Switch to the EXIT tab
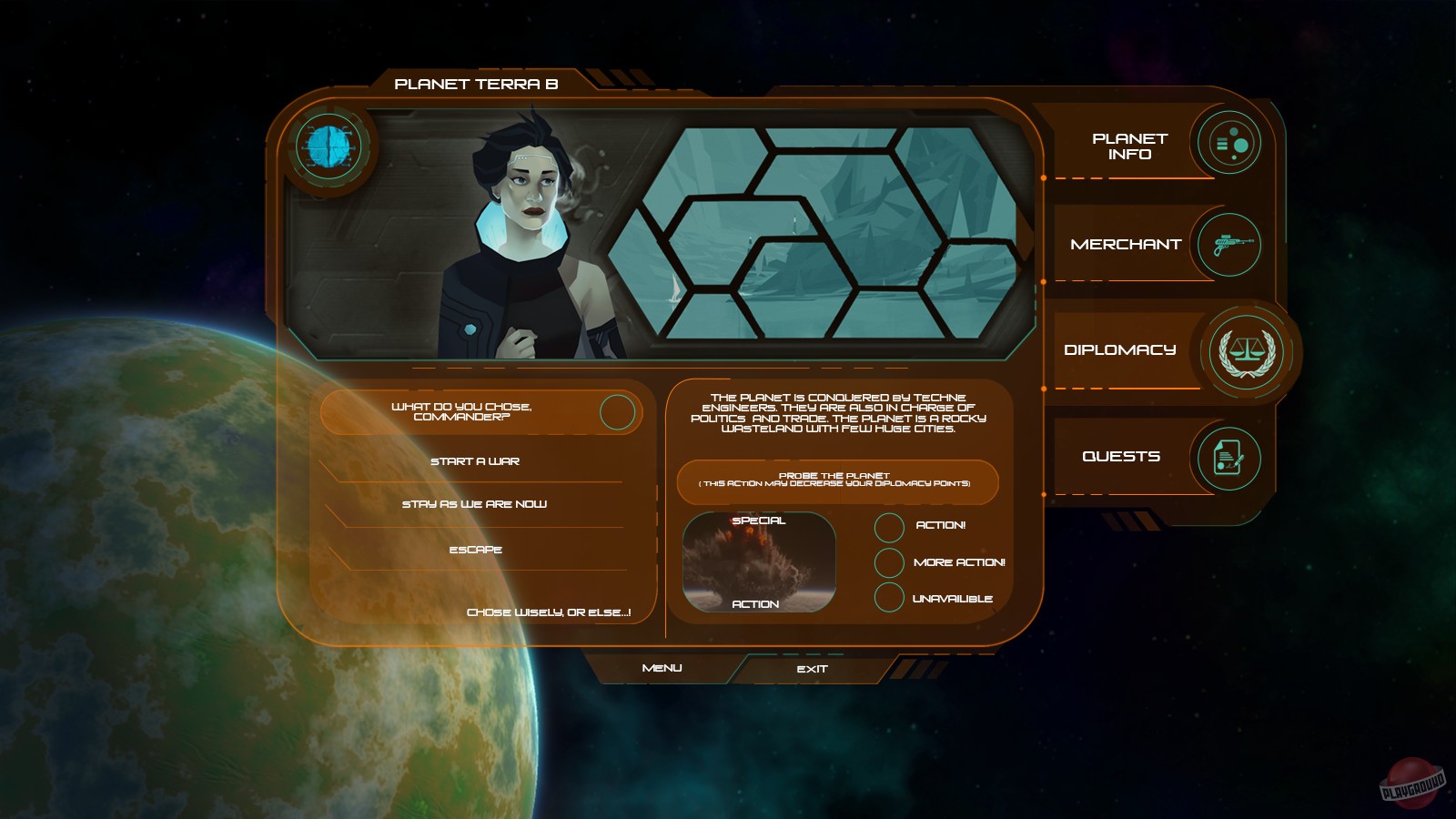The height and width of the screenshot is (819, 1456). pyautogui.click(x=813, y=668)
